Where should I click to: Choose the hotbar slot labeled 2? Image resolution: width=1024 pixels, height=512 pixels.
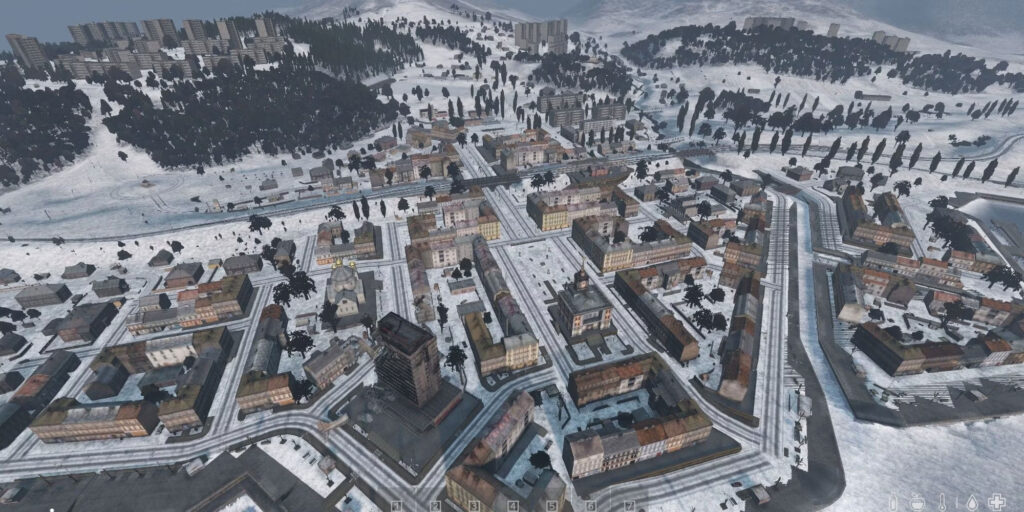(436, 506)
